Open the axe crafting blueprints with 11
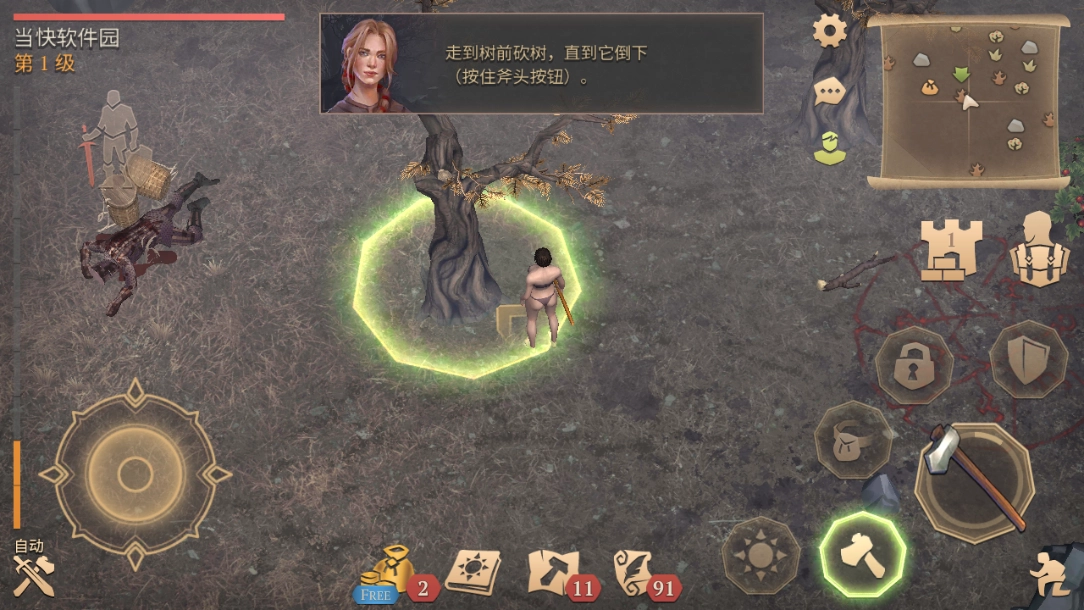Viewport: 1084px width, 610px height. (x=551, y=574)
